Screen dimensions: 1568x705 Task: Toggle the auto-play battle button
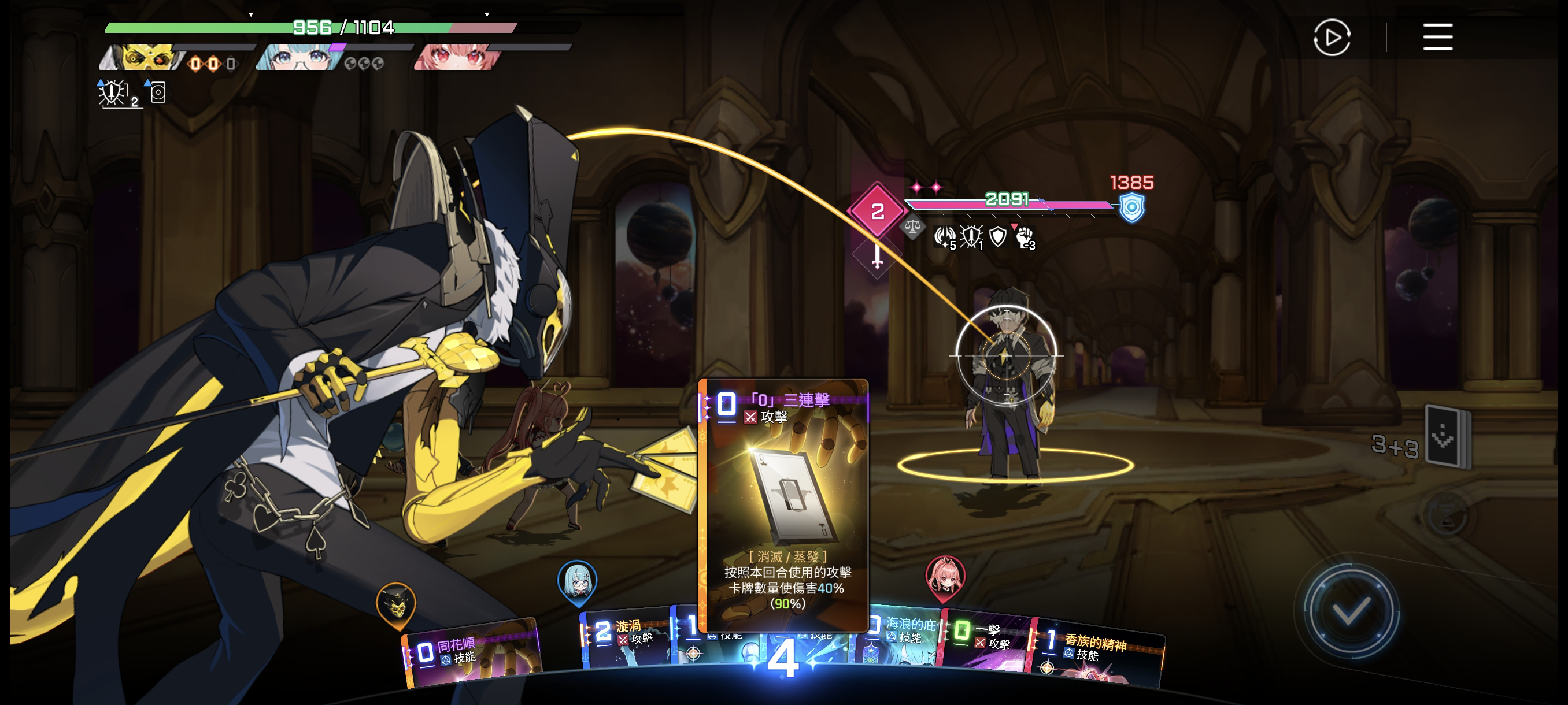(x=1331, y=38)
